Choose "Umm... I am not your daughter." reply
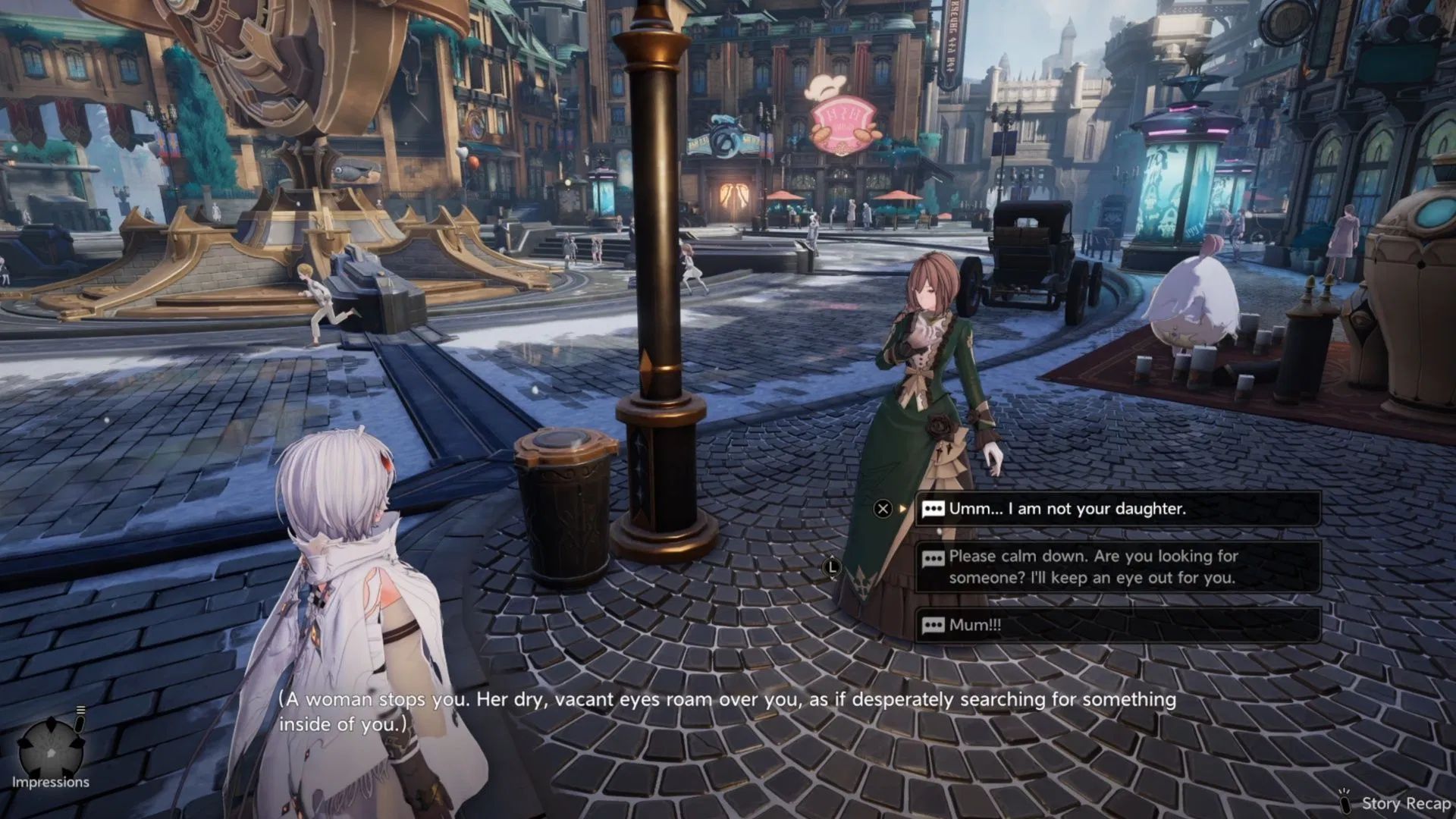The image size is (1456, 819). (x=1116, y=509)
